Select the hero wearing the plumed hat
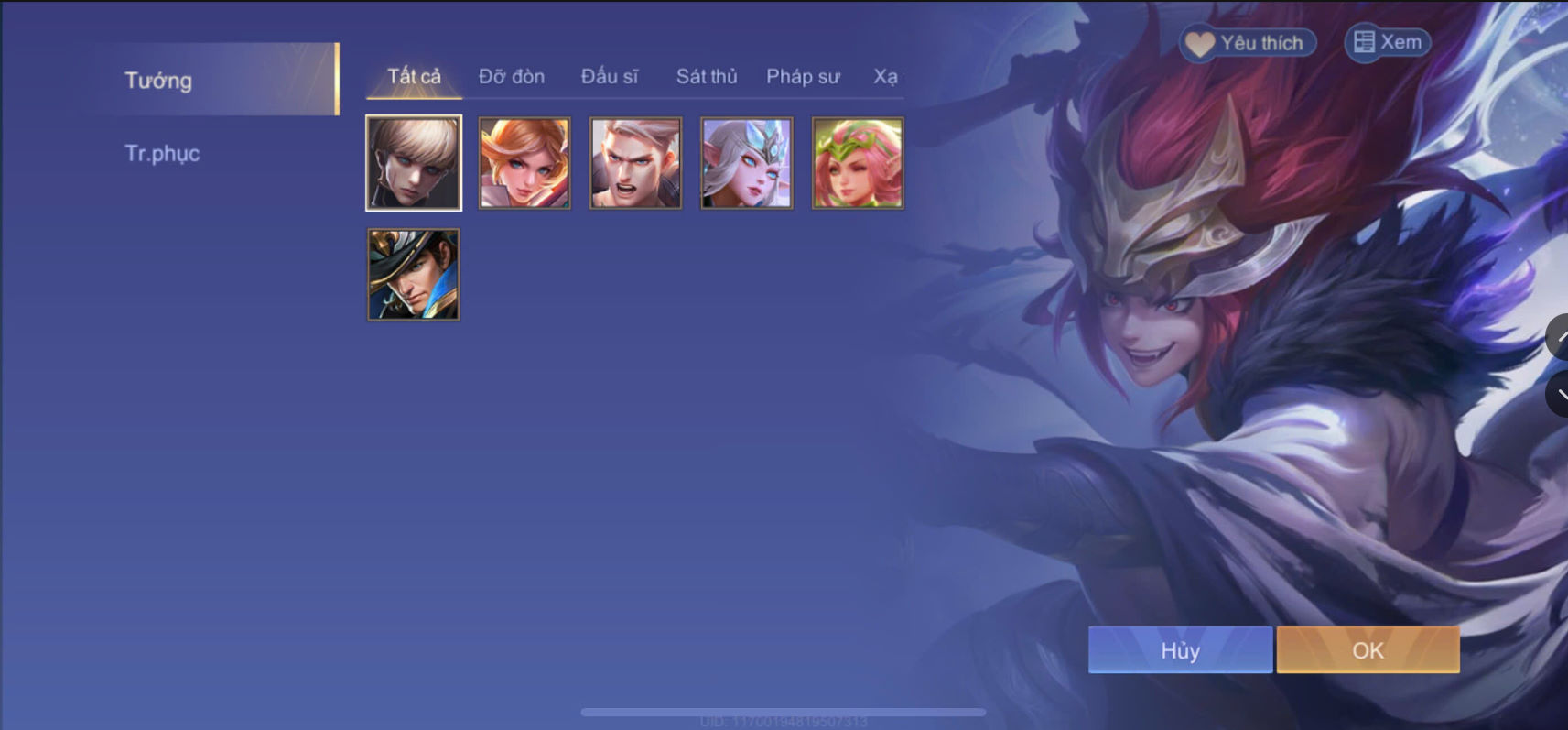 pos(413,274)
